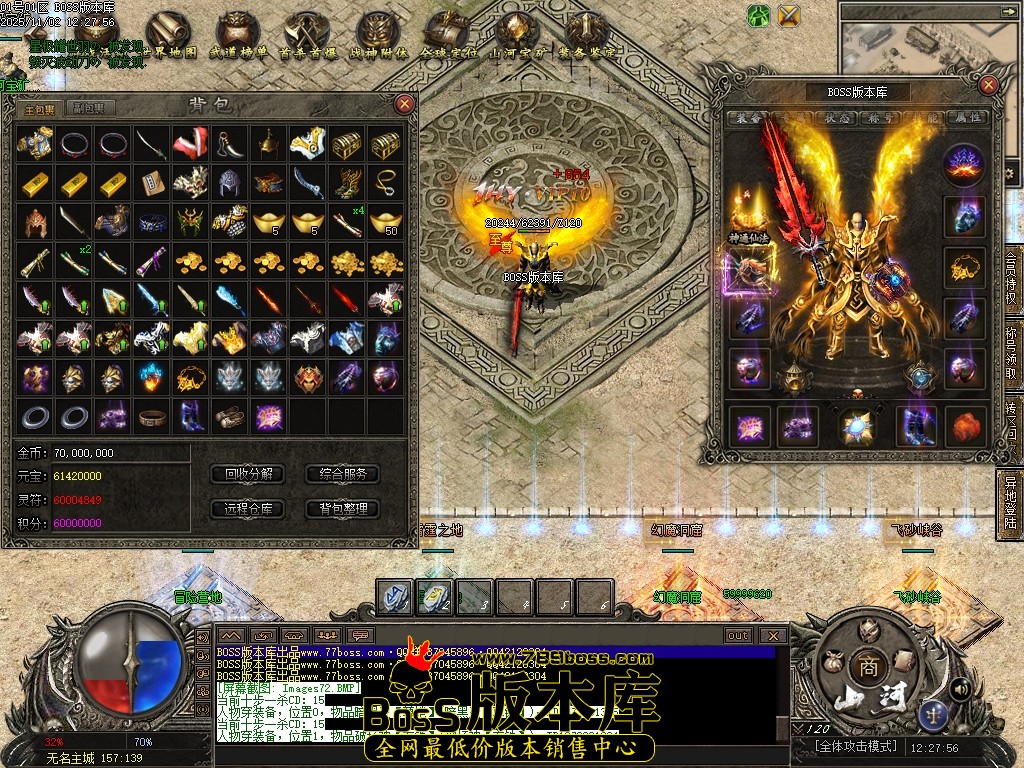Viewport: 1024px width, 768px height.
Task: Close the chat window with the X
Action: click(772, 635)
